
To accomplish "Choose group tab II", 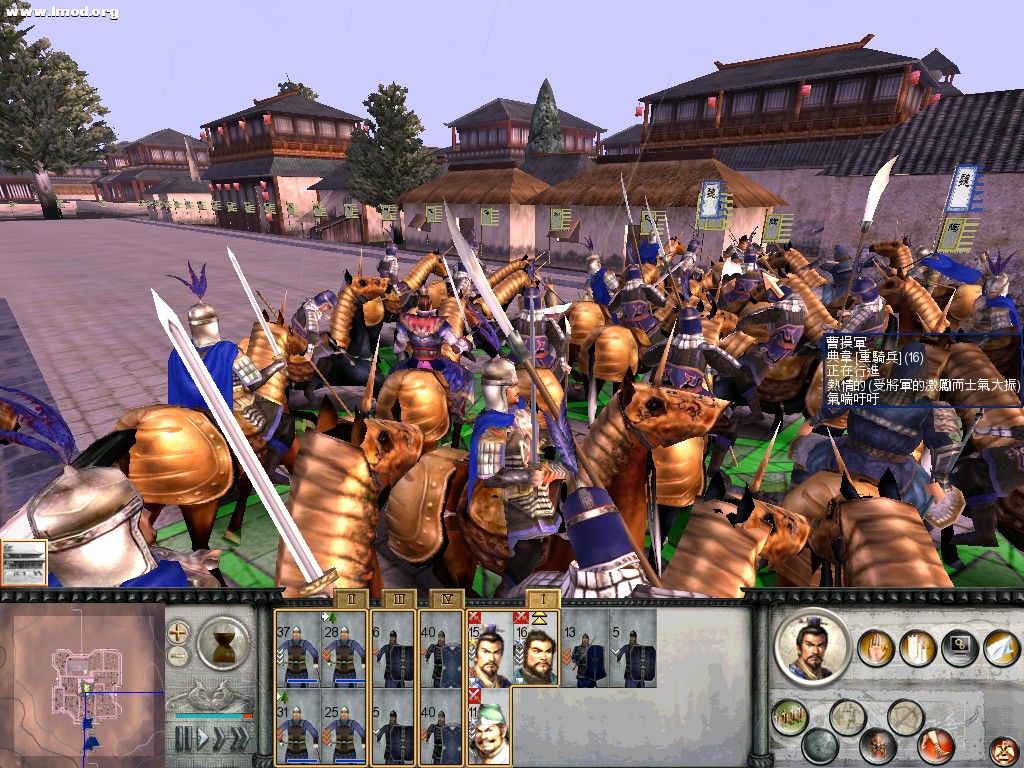I will (x=350, y=598).
